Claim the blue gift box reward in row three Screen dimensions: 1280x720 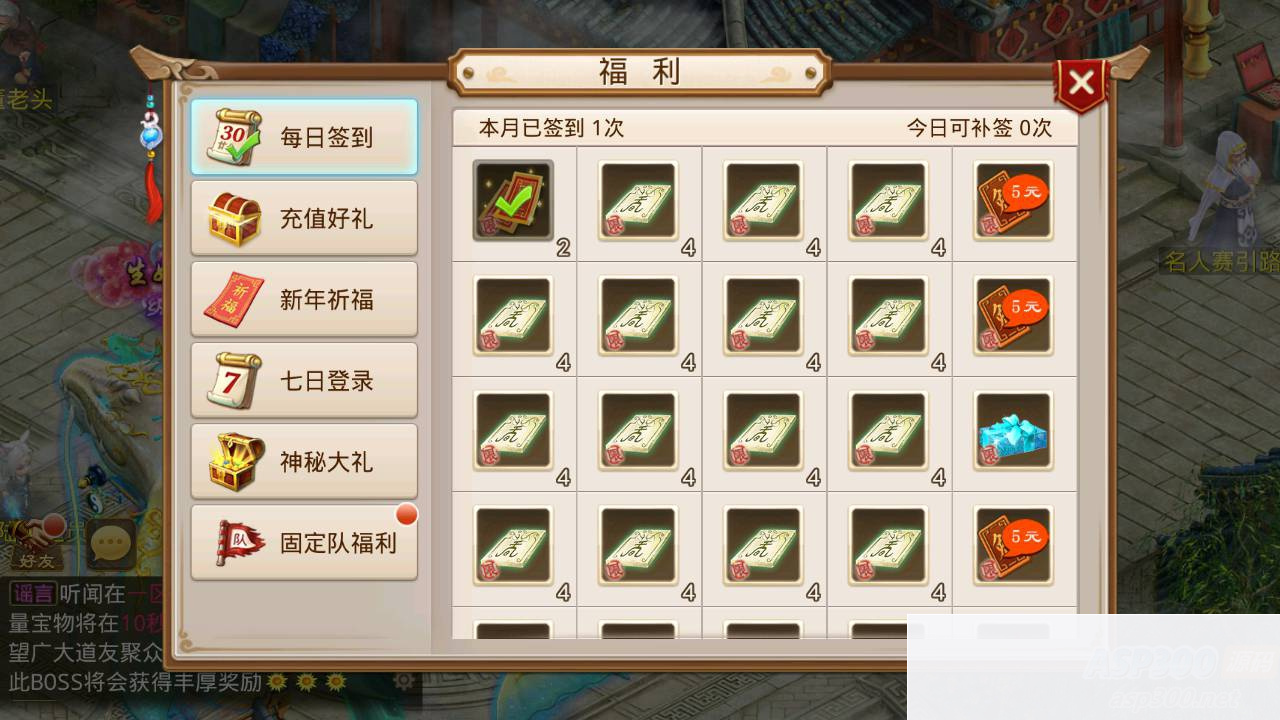pyautogui.click(x=1013, y=432)
